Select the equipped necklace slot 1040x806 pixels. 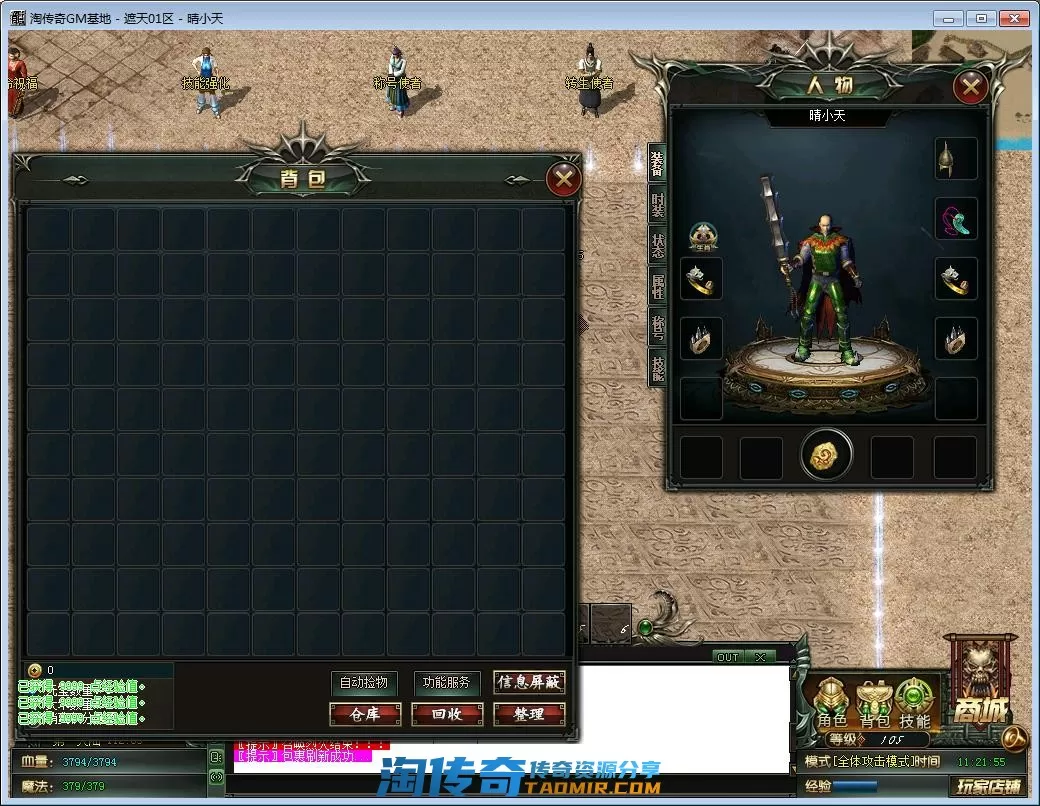click(x=956, y=219)
